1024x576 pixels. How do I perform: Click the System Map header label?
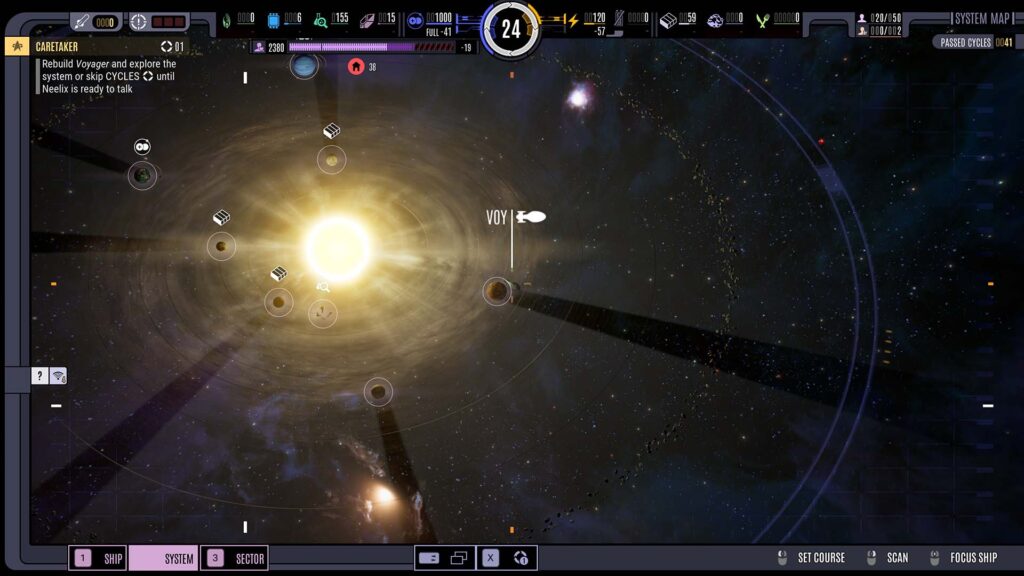pos(982,18)
